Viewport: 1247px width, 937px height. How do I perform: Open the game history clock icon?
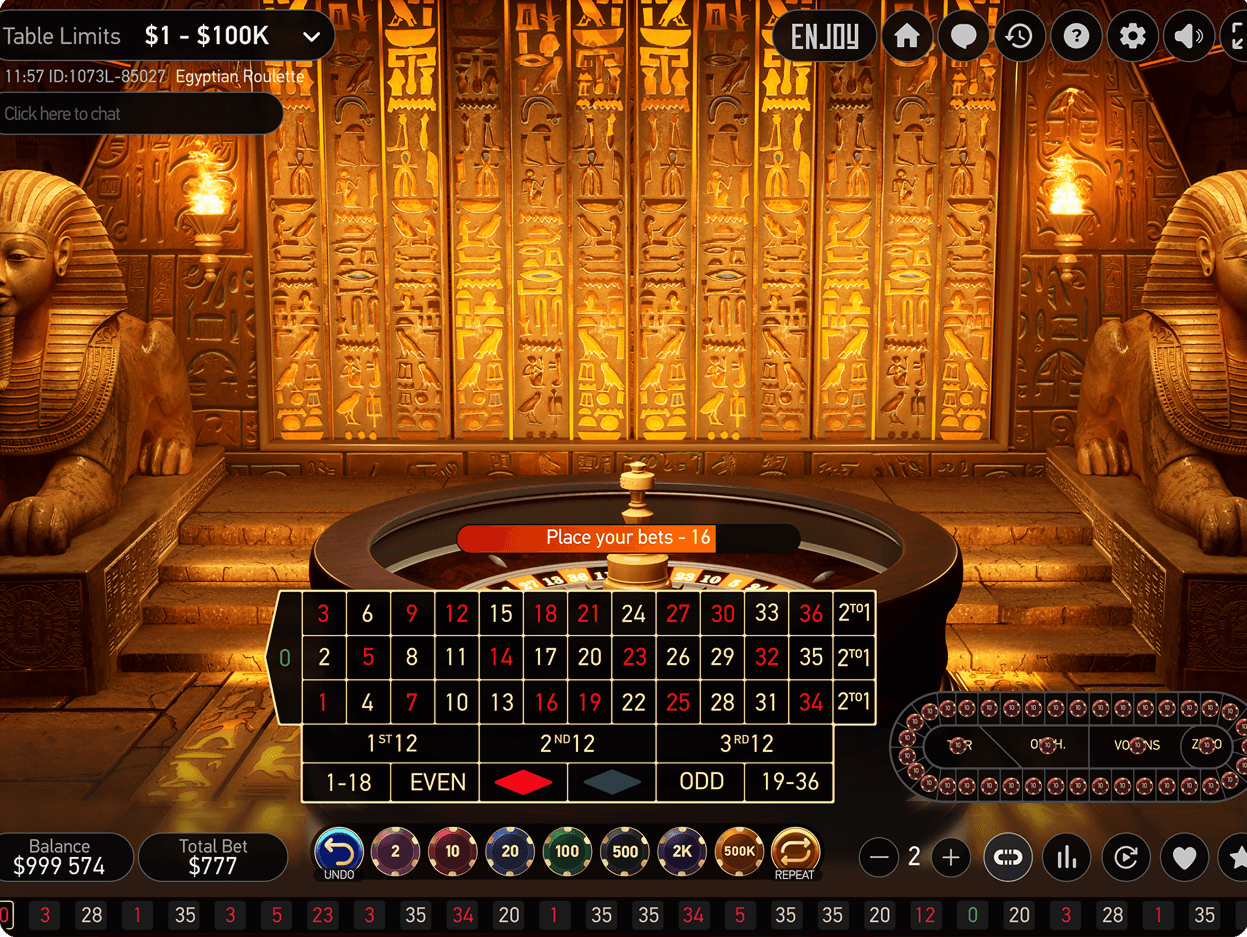pyautogui.click(x=1019, y=37)
